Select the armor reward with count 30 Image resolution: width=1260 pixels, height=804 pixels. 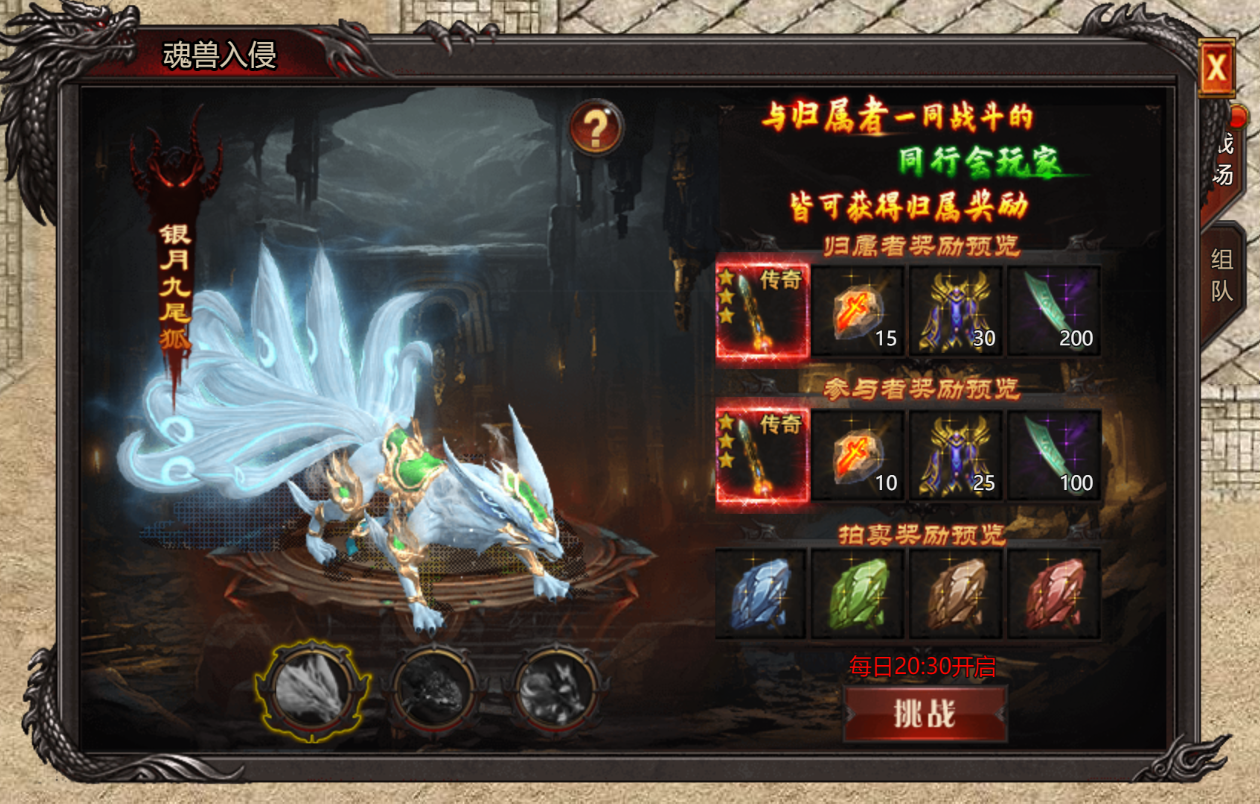click(x=955, y=311)
